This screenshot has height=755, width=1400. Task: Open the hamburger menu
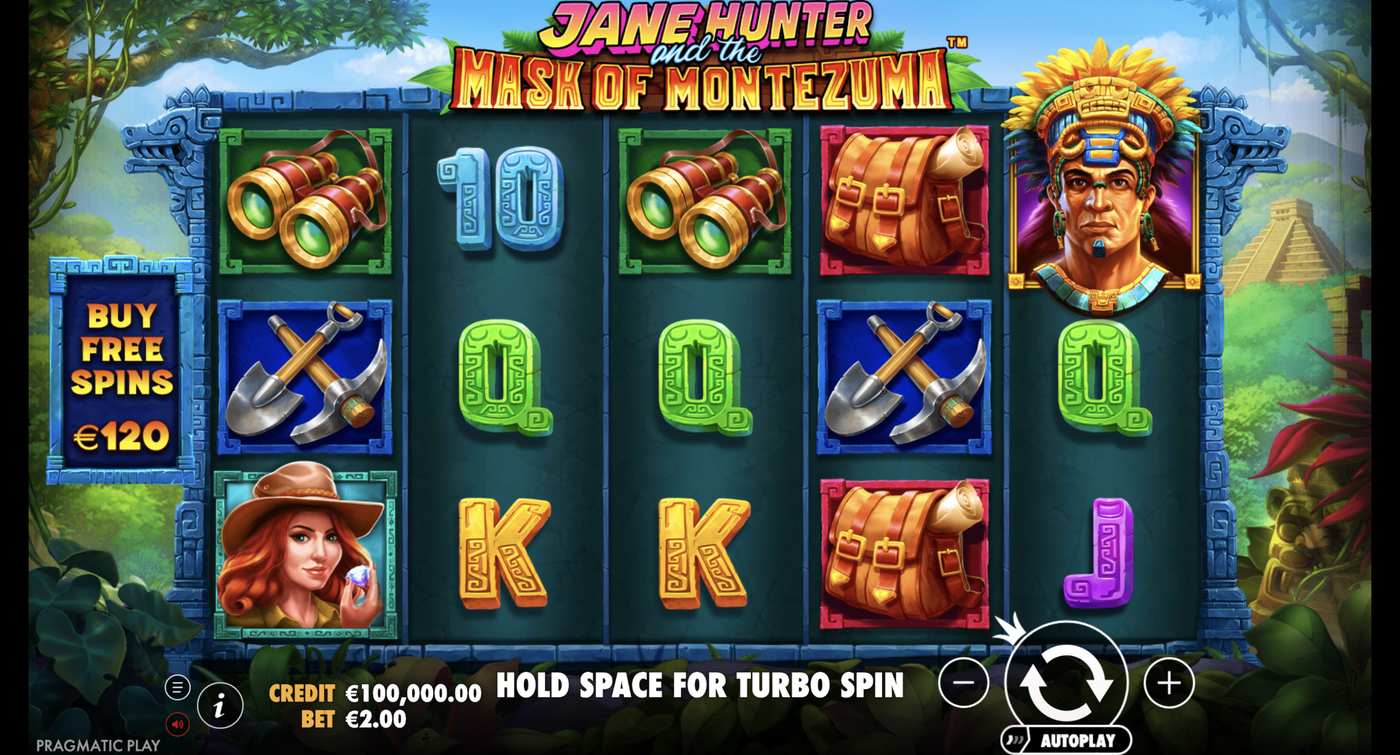[178, 686]
